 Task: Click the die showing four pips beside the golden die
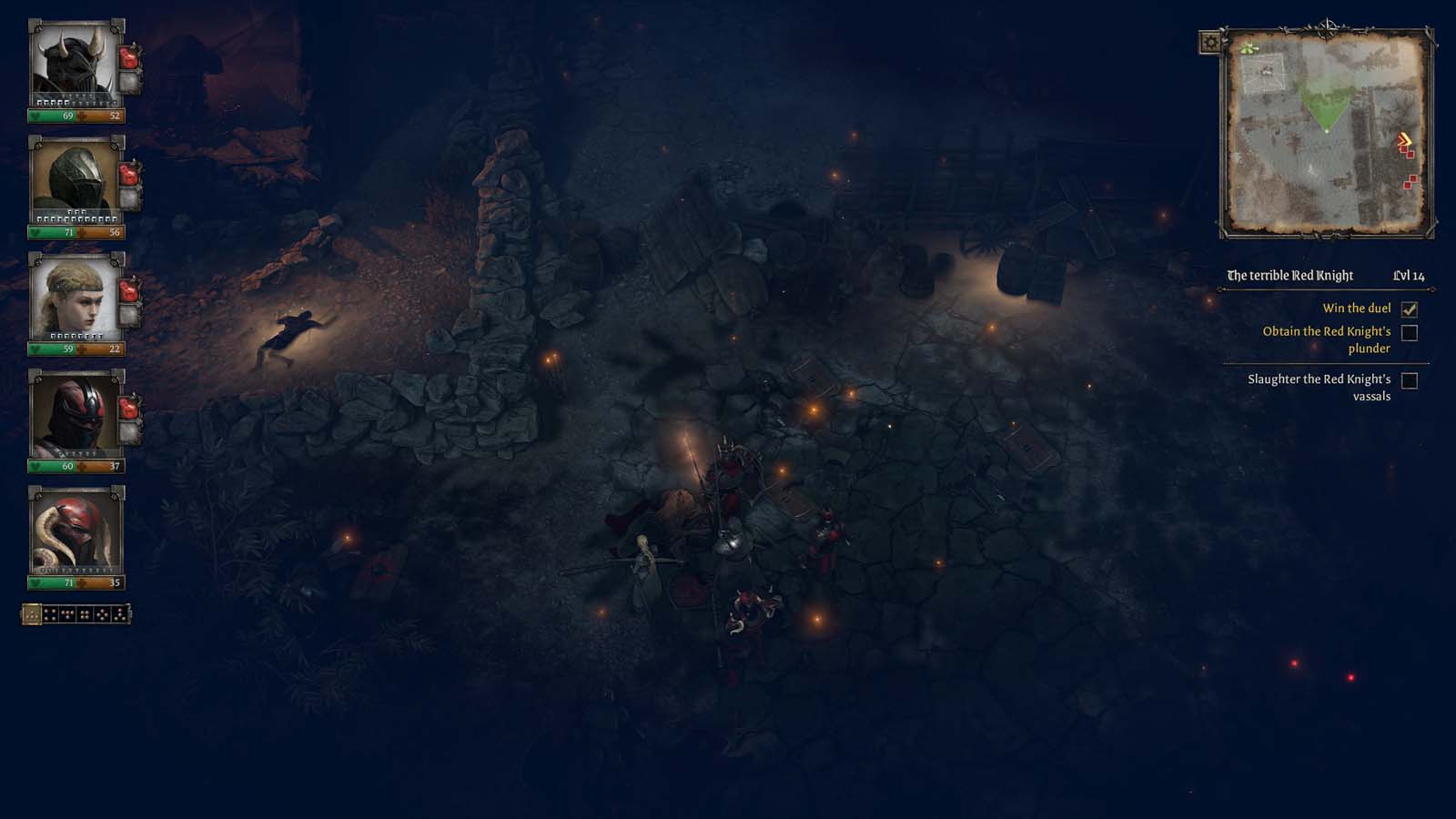tap(50, 616)
